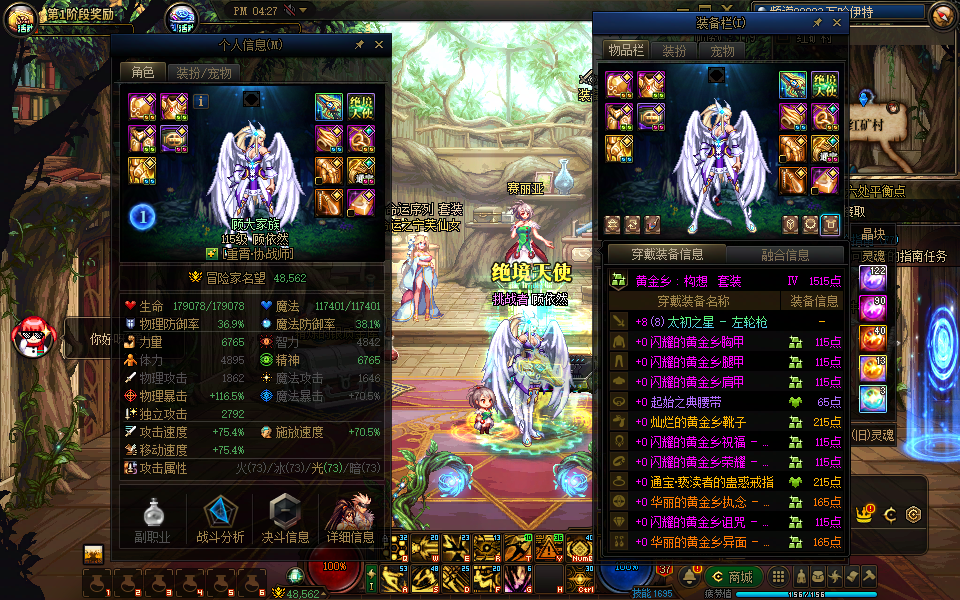Image resolution: width=960 pixels, height=600 pixels.
Task: Open 详细信息 detailed info
Action: tap(350, 520)
